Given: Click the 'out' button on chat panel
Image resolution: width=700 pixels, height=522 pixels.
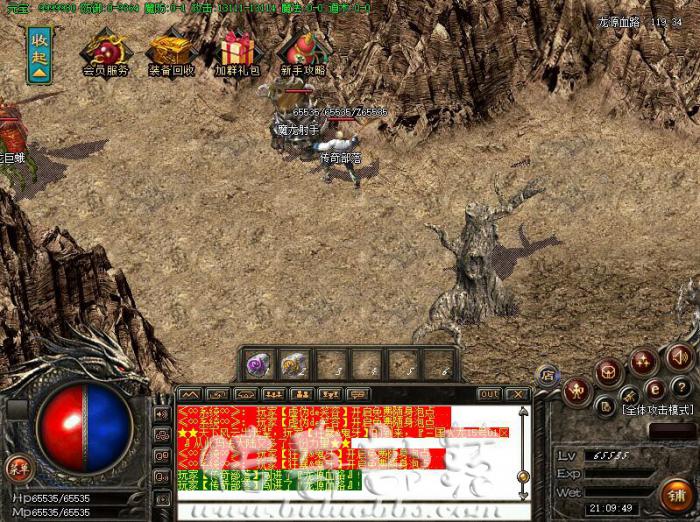Looking at the screenshot, I should [488, 394].
